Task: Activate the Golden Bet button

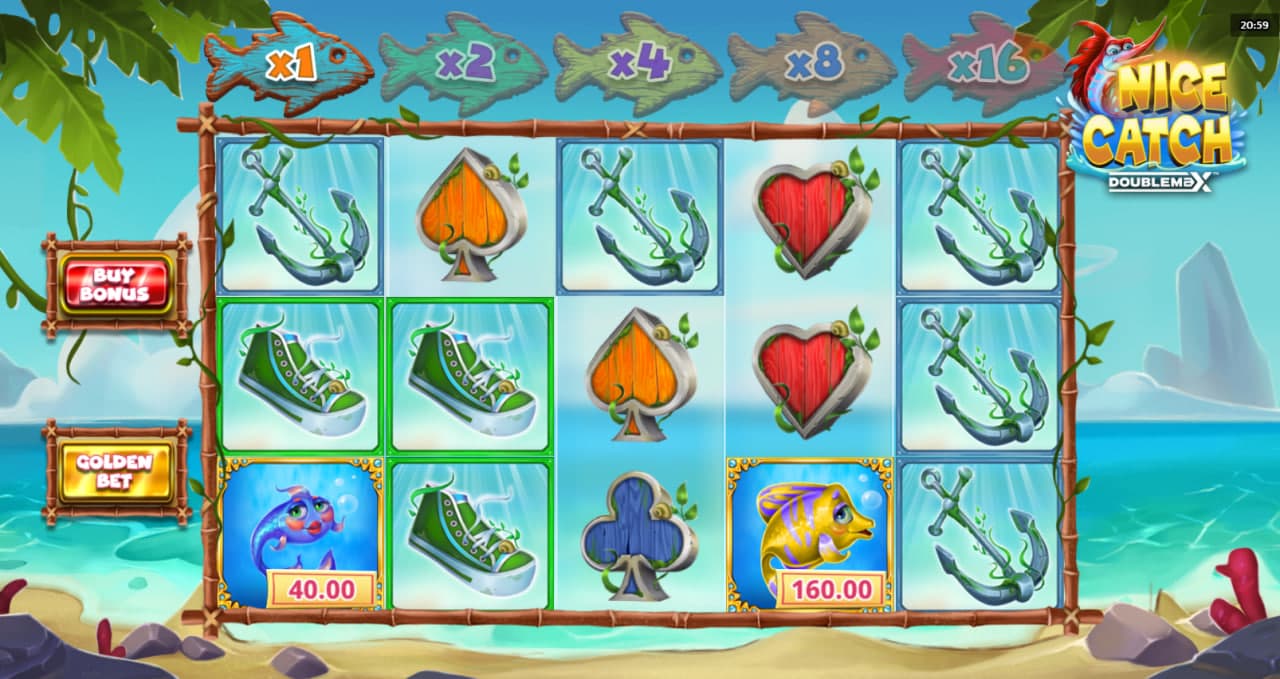Action: pyautogui.click(x=115, y=472)
